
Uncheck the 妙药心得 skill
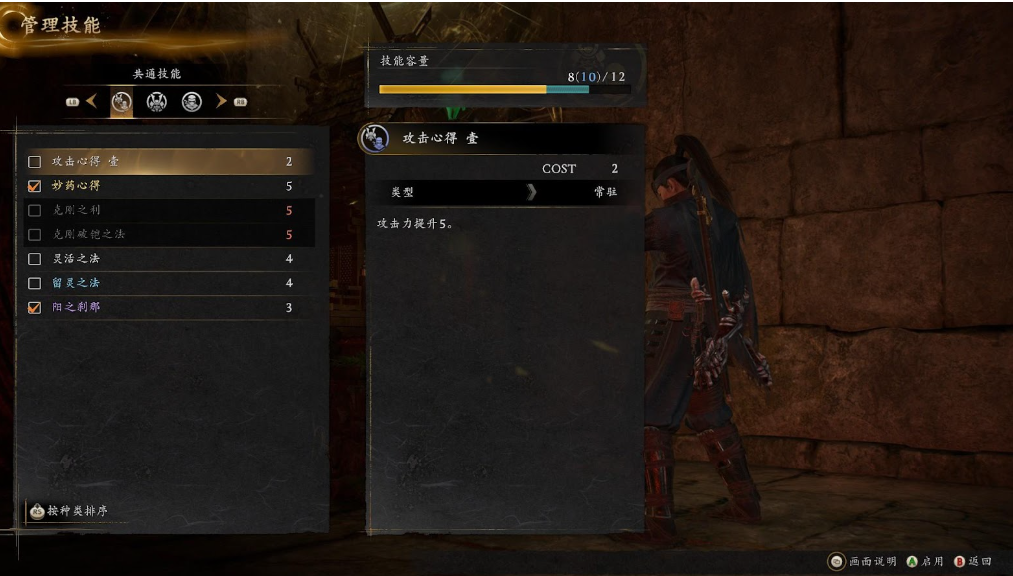(x=35, y=186)
